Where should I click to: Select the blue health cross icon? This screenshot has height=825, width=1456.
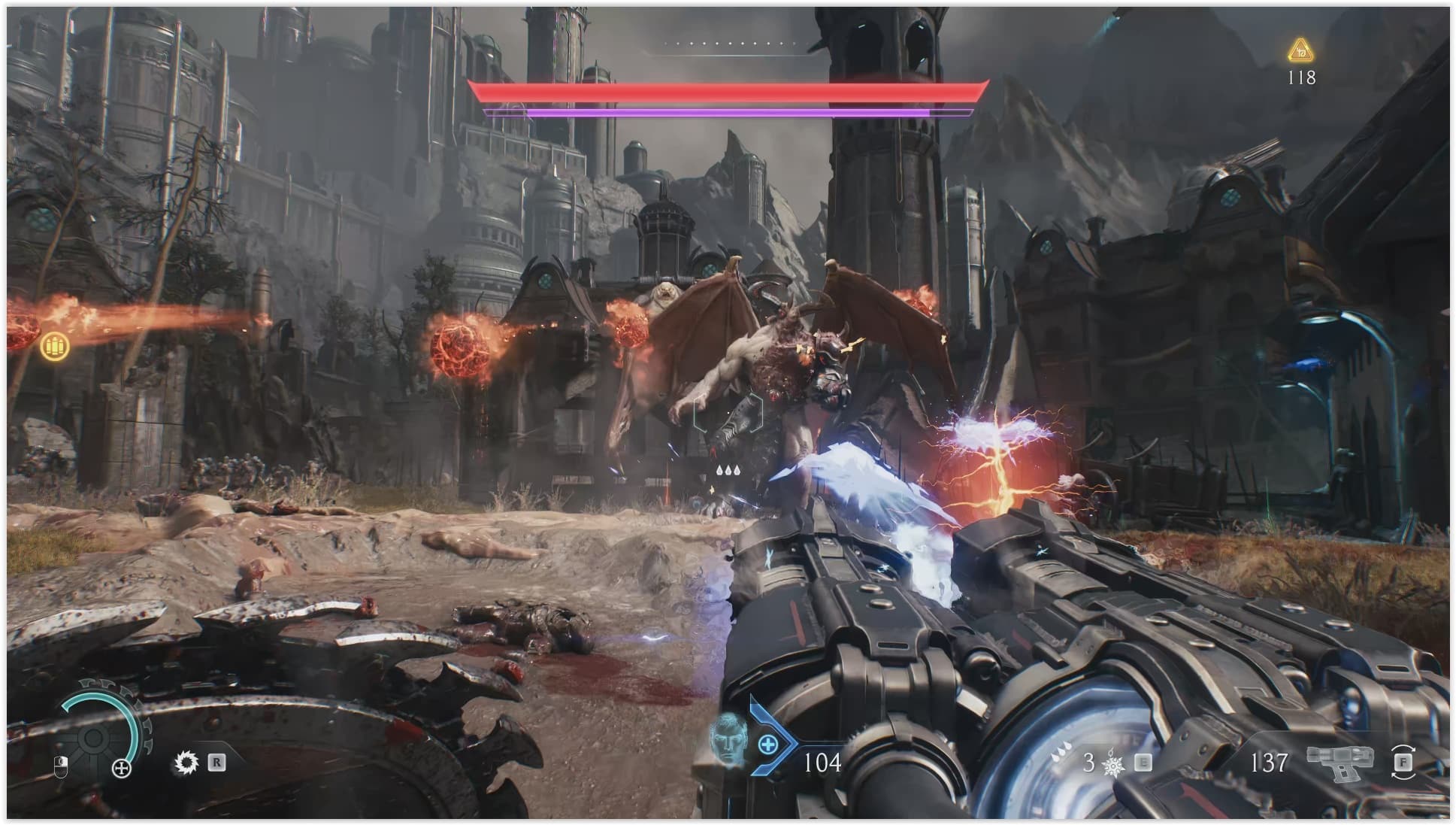pyautogui.click(x=767, y=745)
